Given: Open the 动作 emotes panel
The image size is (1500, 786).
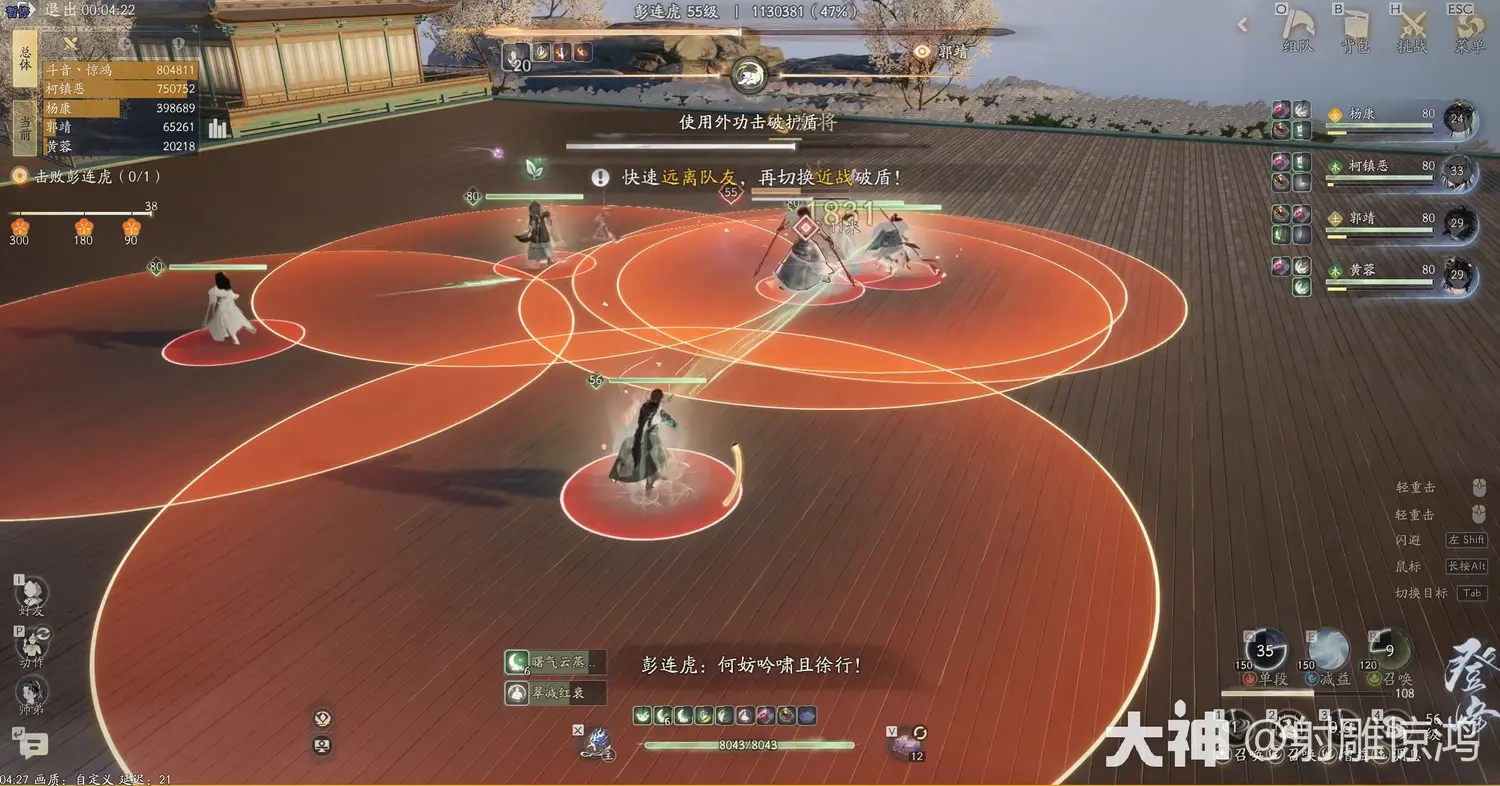Looking at the screenshot, I should pyautogui.click(x=32, y=644).
